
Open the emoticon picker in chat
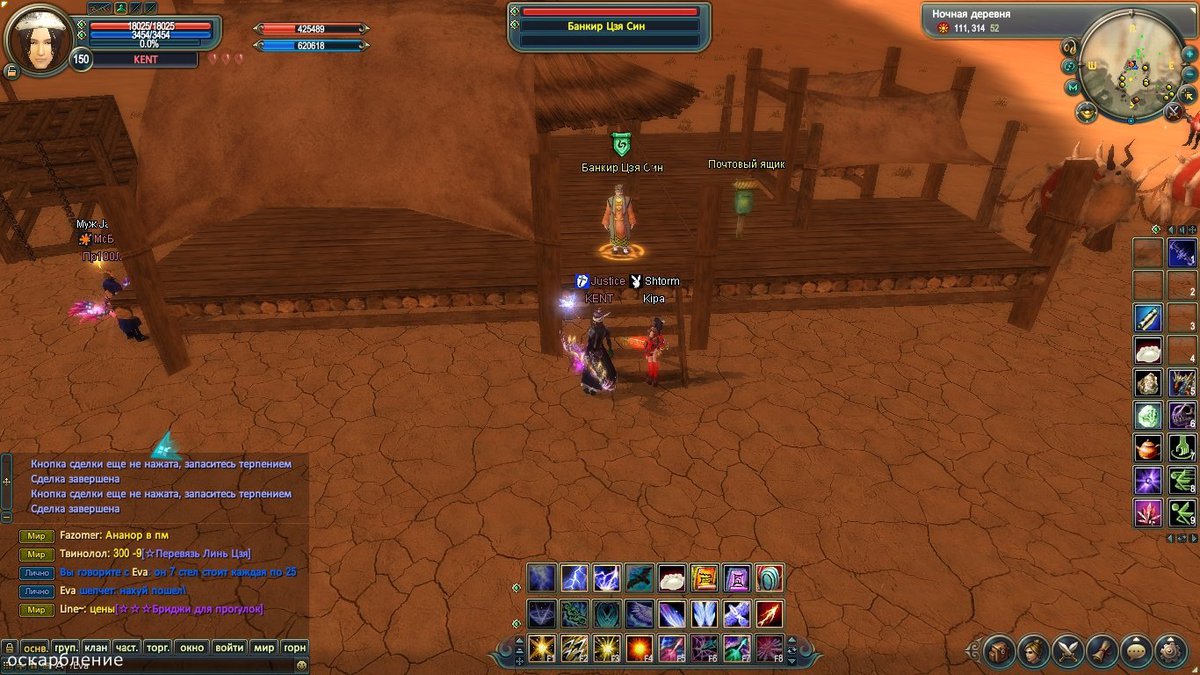(299, 665)
